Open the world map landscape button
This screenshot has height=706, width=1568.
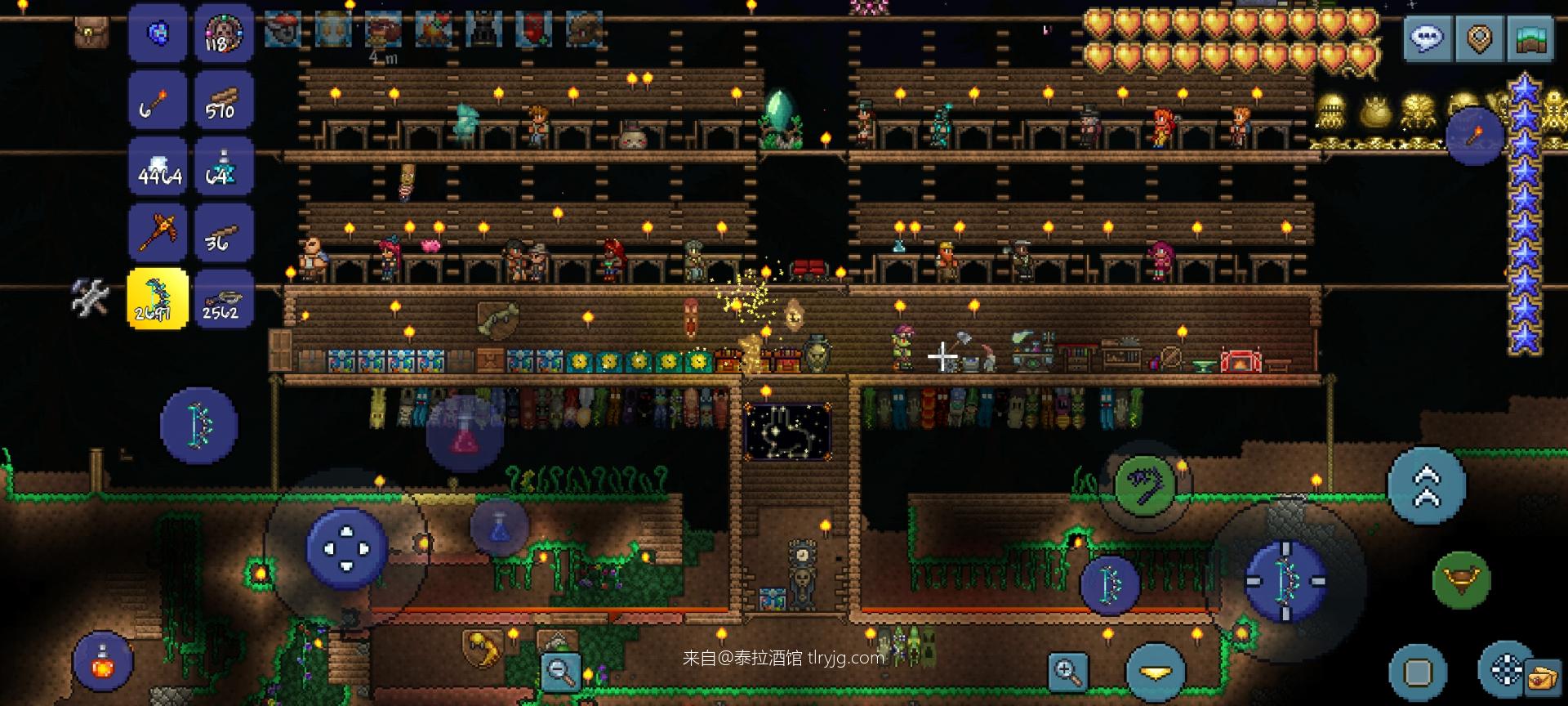pos(1531,38)
